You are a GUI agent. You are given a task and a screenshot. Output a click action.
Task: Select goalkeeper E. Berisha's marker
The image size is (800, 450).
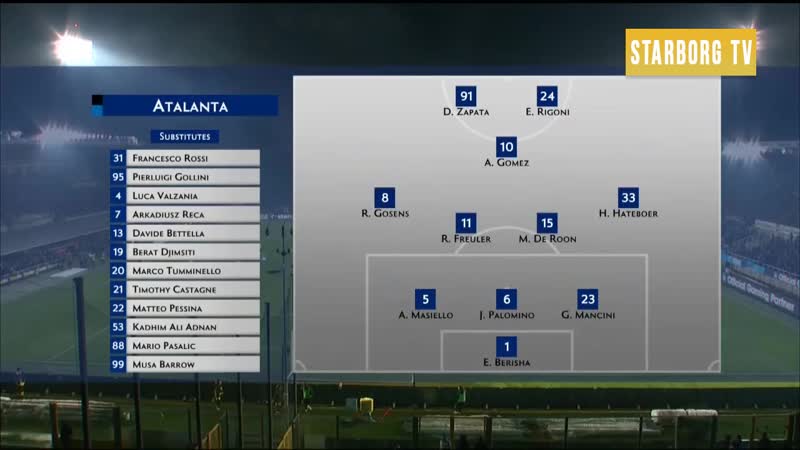tap(506, 347)
